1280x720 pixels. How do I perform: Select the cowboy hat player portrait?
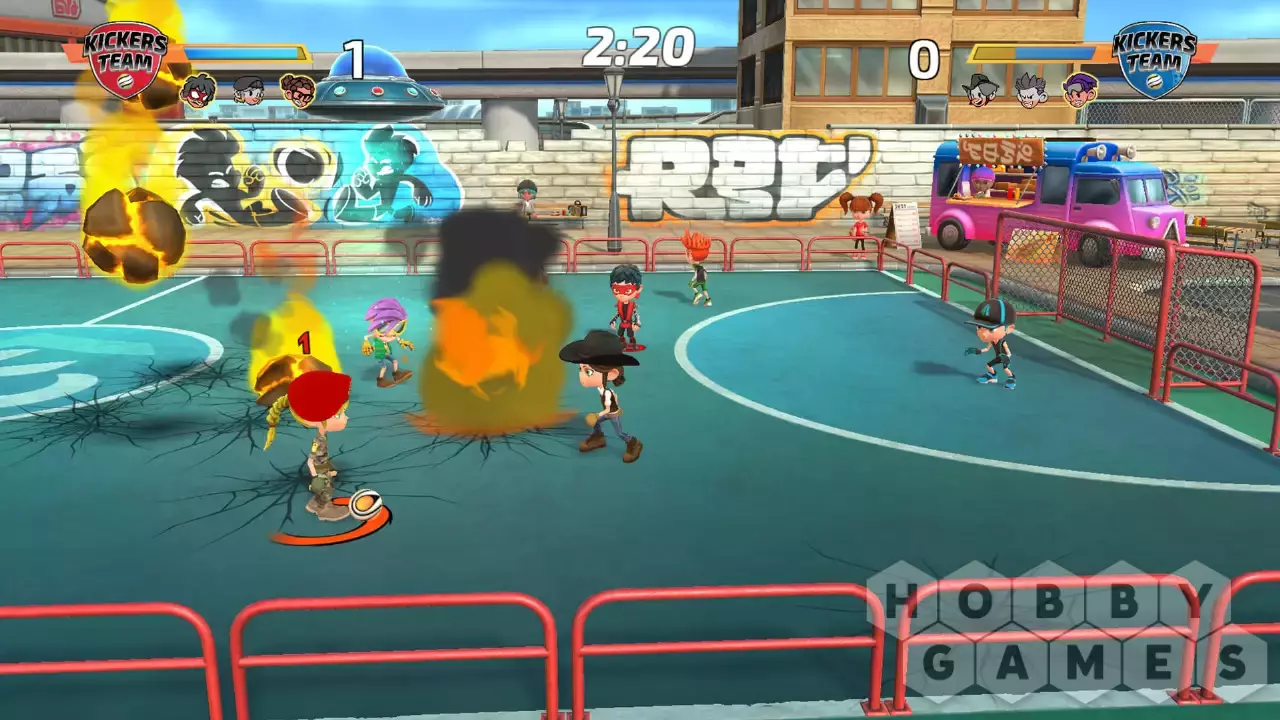[x=981, y=91]
